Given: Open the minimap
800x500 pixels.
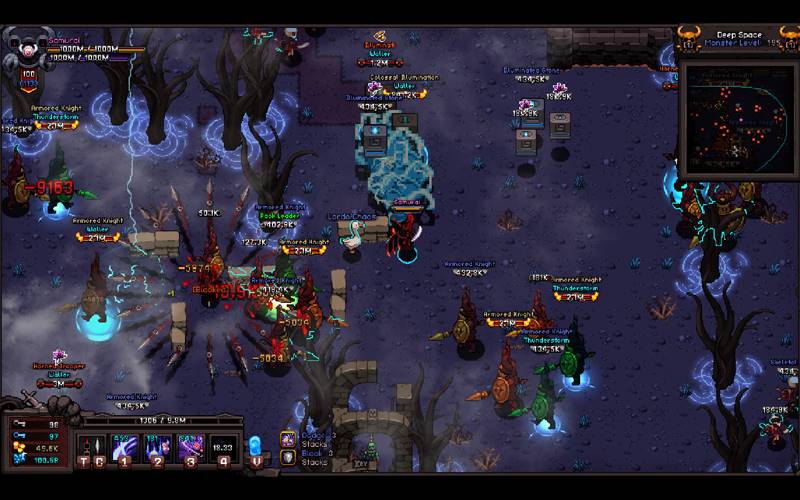Looking at the screenshot, I should (737, 117).
